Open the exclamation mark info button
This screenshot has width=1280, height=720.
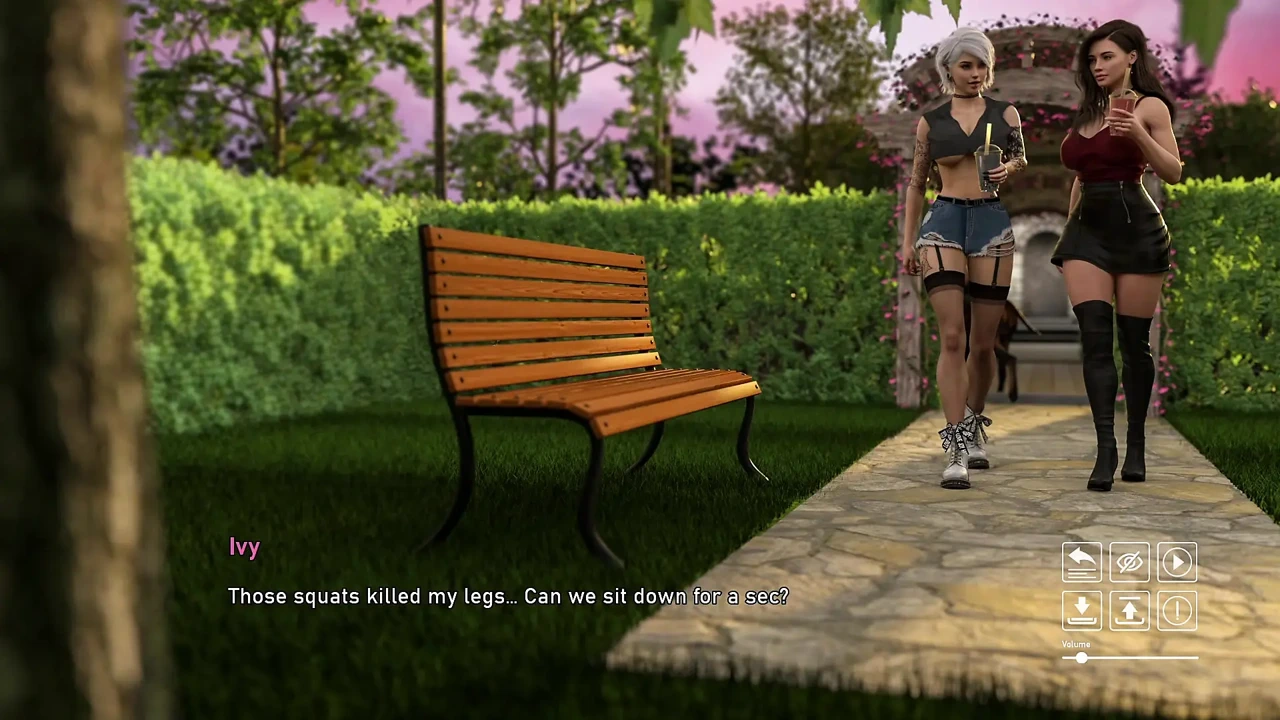1177,610
